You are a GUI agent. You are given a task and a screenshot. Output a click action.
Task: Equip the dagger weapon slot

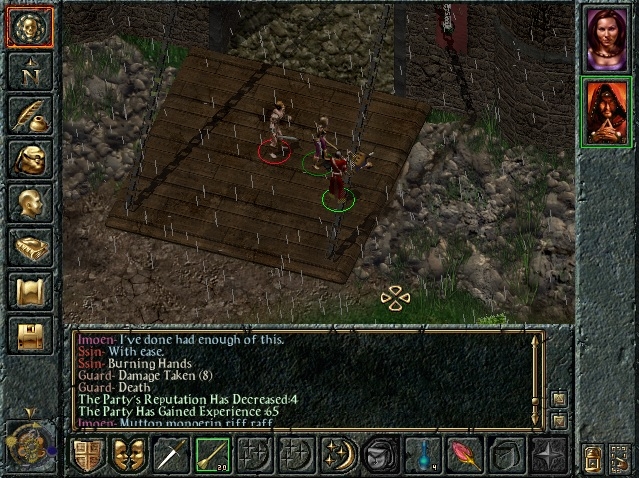tap(171, 456)
